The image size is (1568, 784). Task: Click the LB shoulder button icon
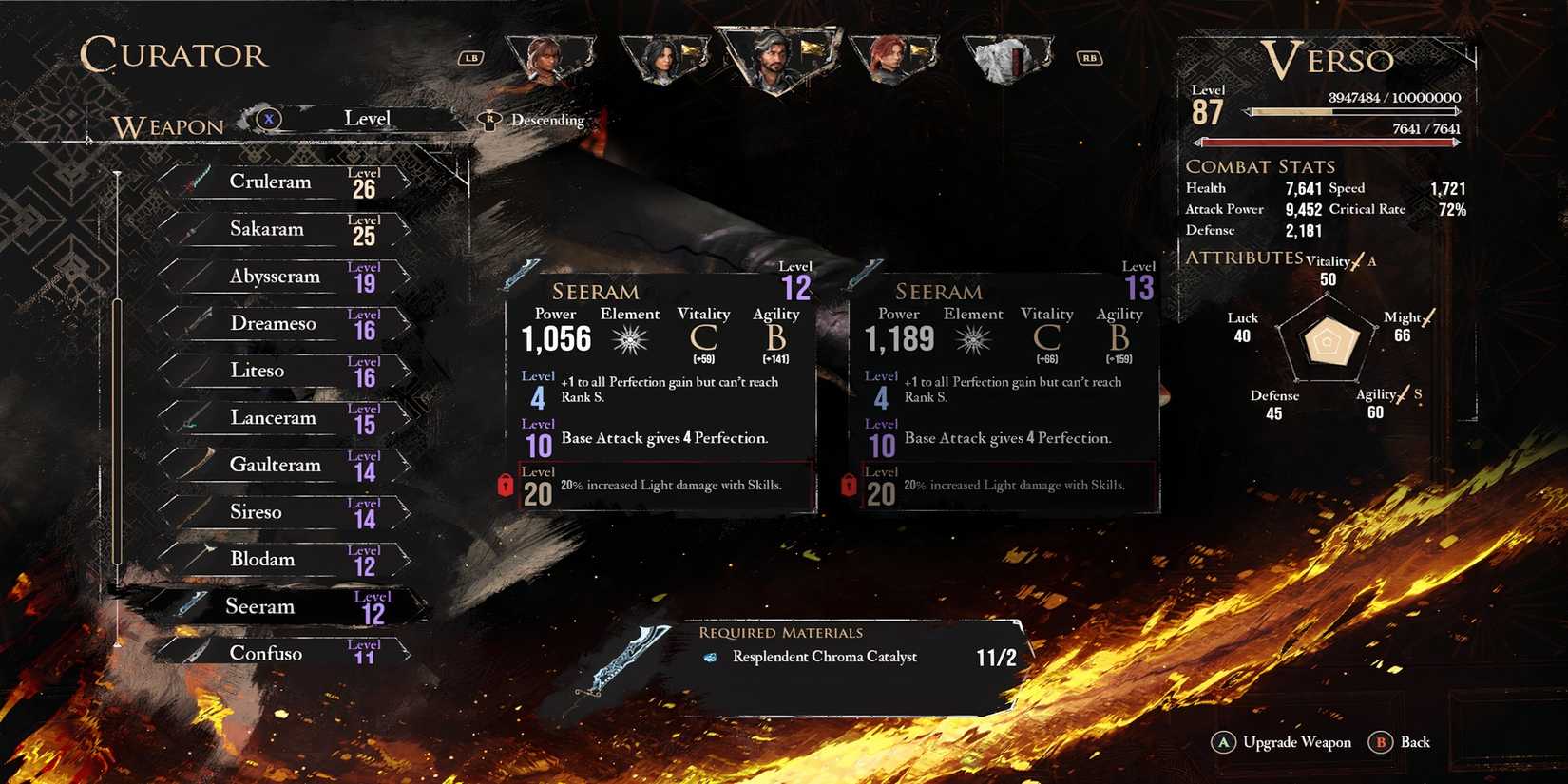pyautogui.click(x=470, y=59)
